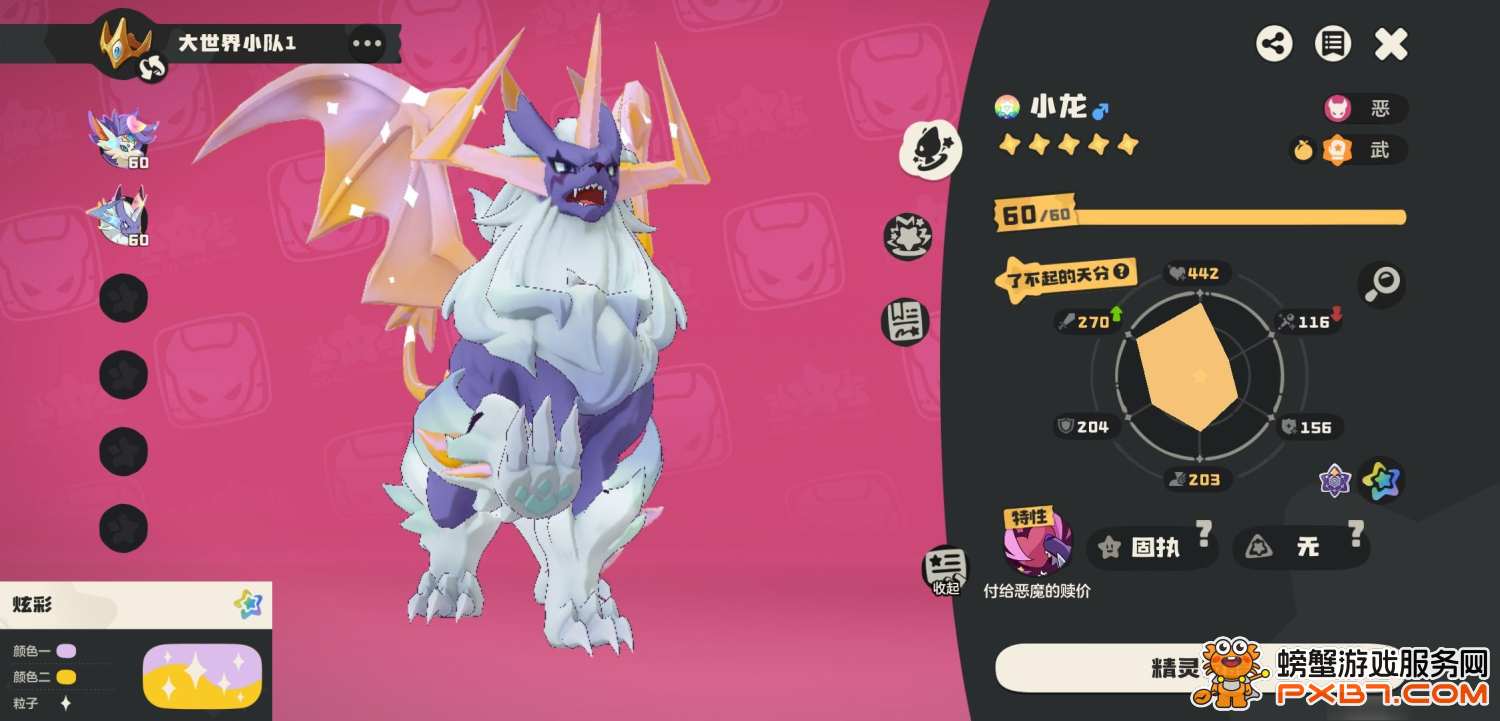This screenshot has width=1500, height=721.
Task: Switch to the skills burst tab
Action: point(907,237)
